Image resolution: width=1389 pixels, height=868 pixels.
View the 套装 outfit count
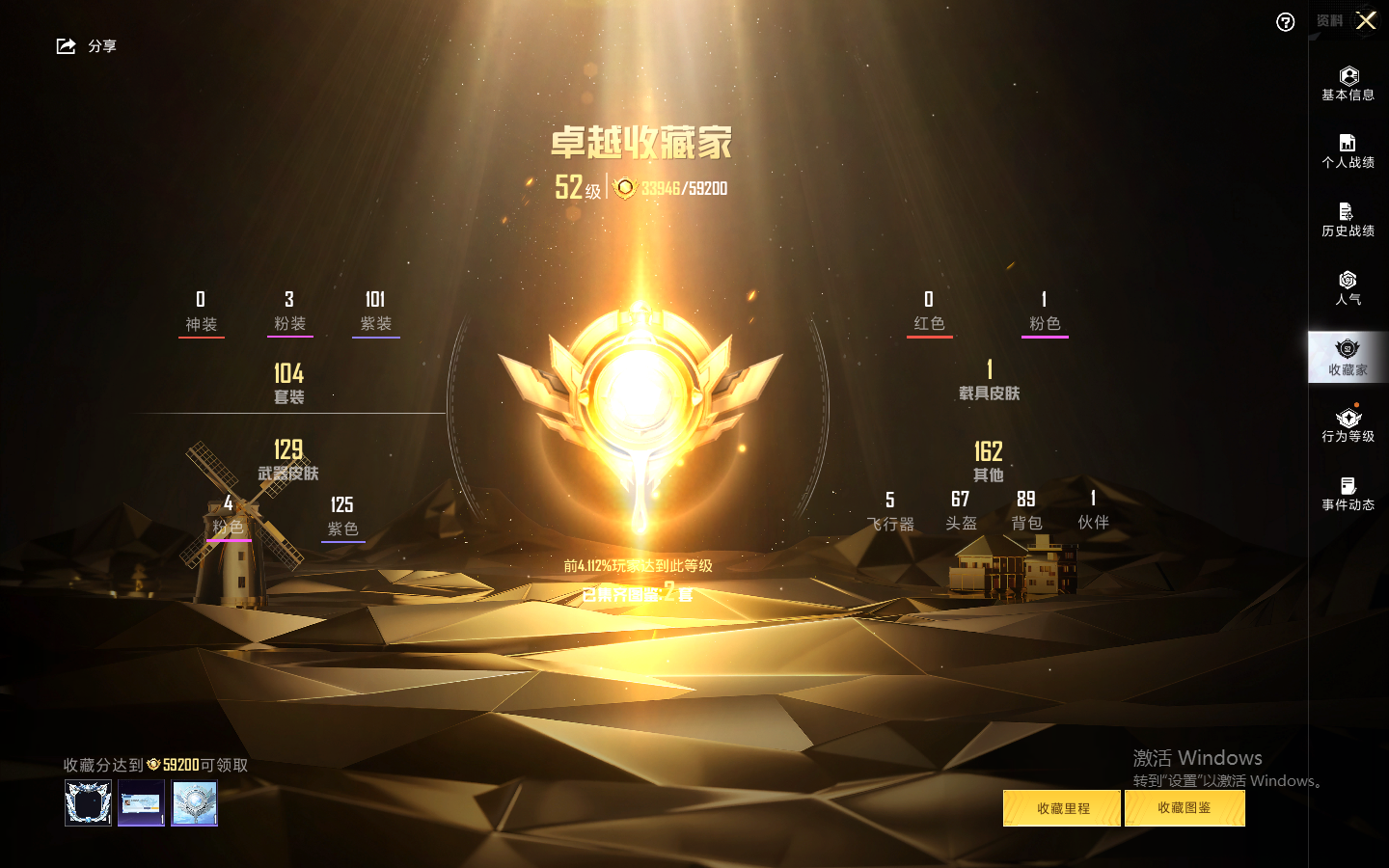288,383
